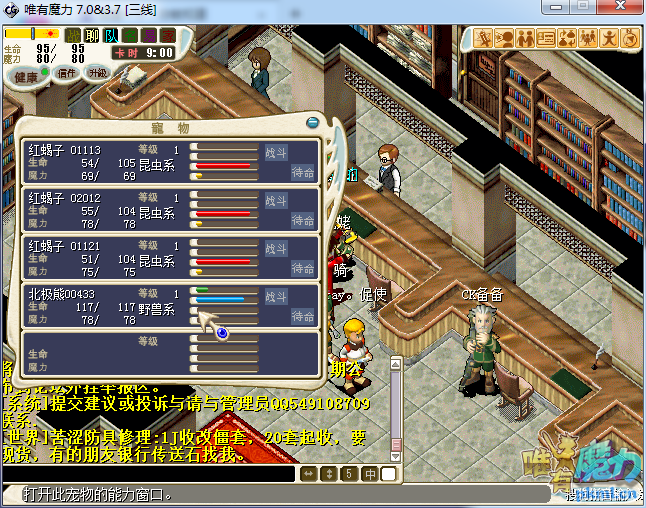Click the compass icon in top toolbar
The width and height of the screenshot is (646, 508).
click(x=630, y=38)
